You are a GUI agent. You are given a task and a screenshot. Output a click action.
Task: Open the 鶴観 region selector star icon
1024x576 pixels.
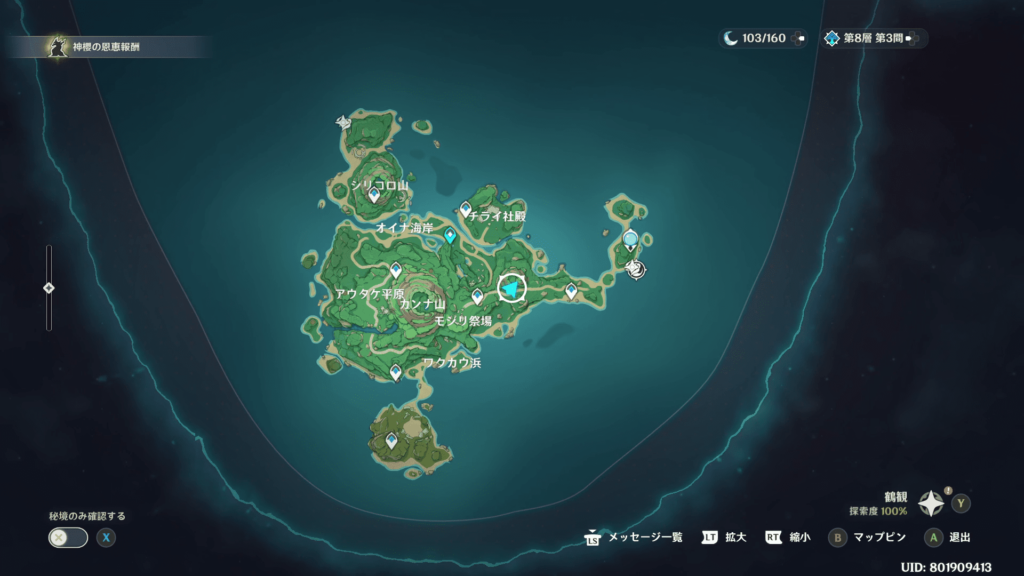tap(932, 502)
